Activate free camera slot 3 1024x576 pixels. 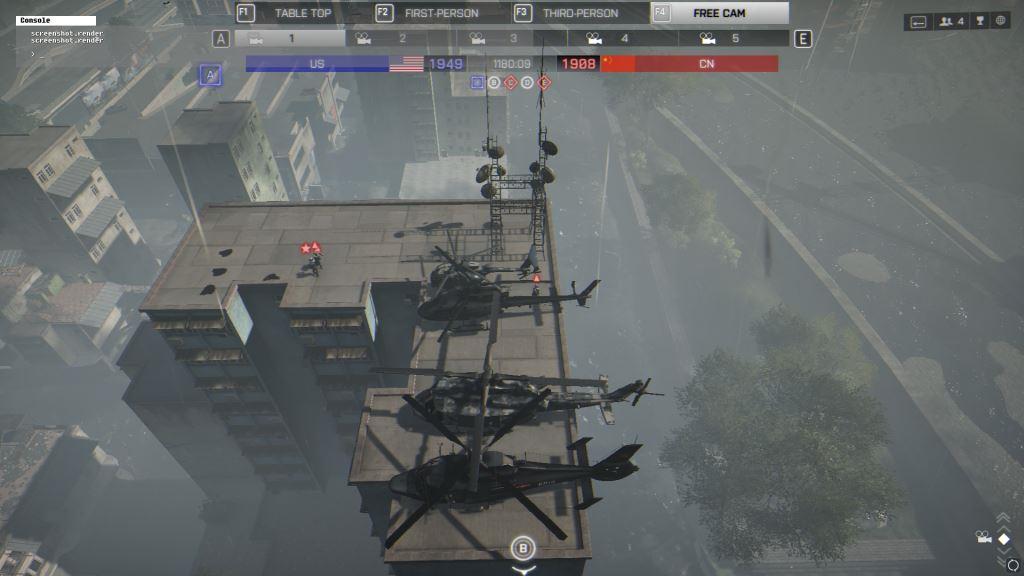click(x=512, y=39)
